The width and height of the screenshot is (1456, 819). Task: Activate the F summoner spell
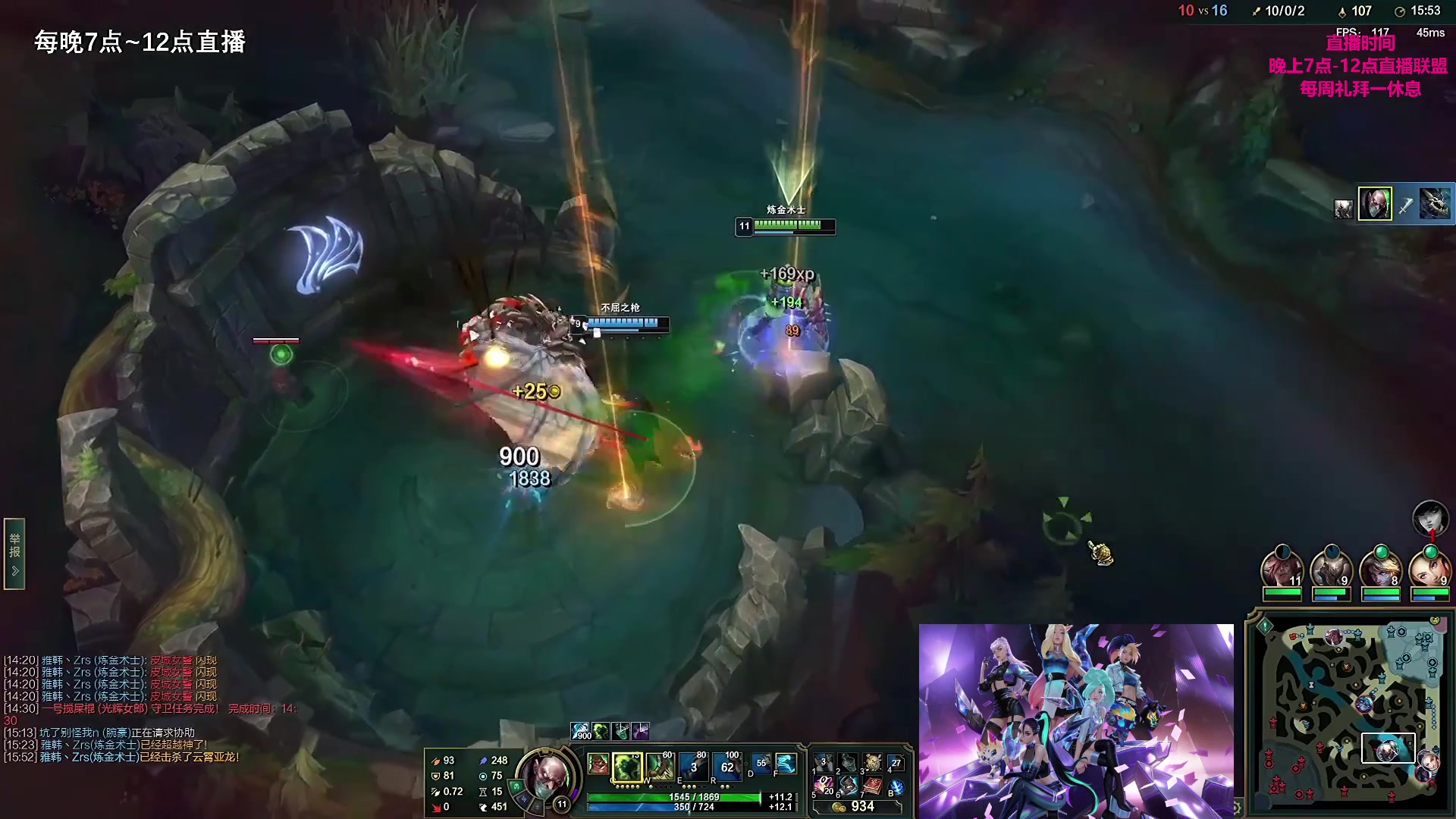tap(786, 764)
